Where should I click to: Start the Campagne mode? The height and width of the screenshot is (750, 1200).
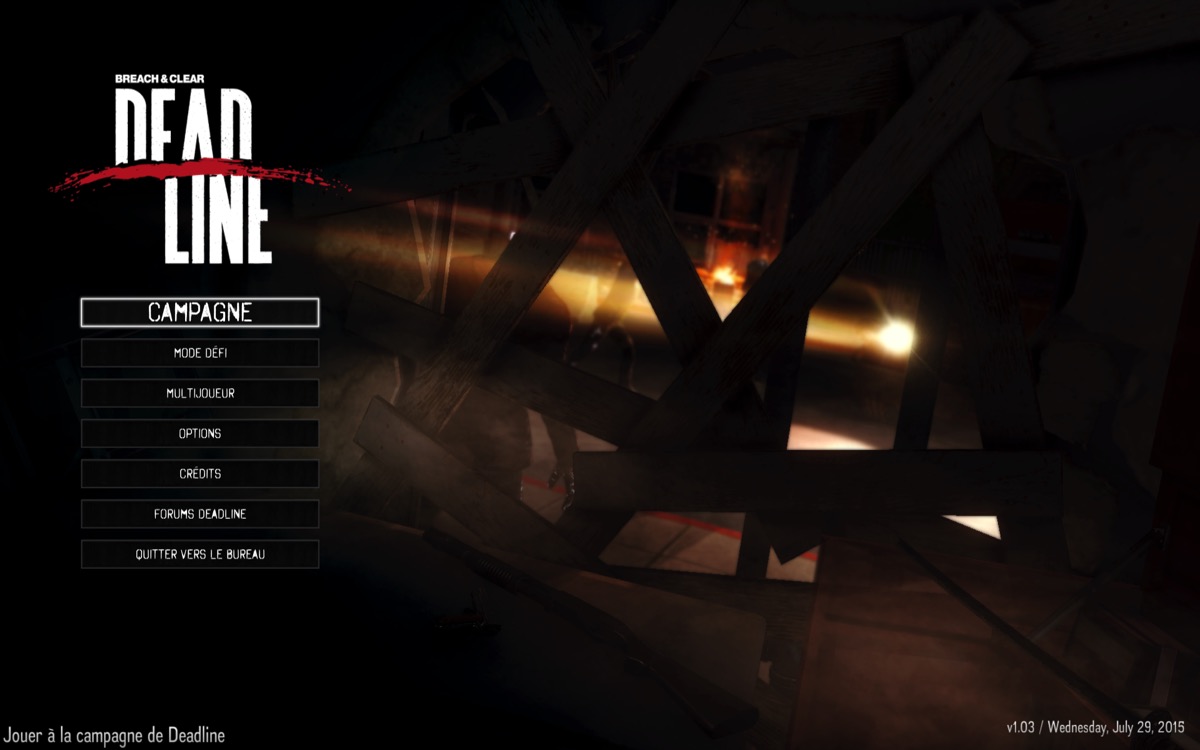200,312
